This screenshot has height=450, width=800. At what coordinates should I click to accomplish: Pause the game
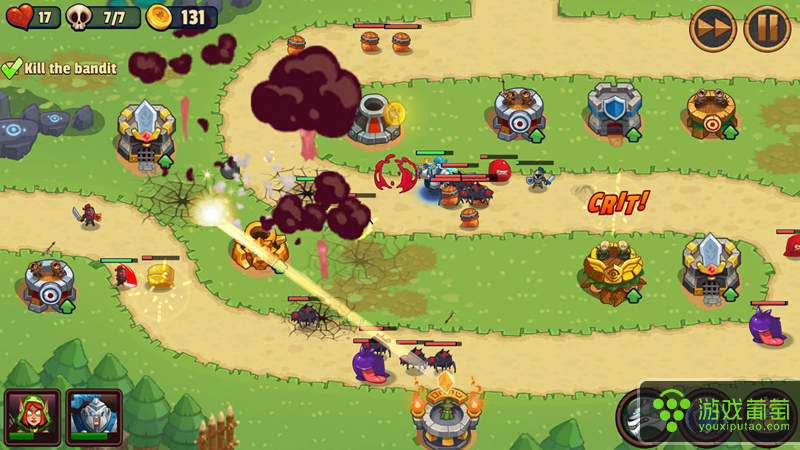(767, 28)
